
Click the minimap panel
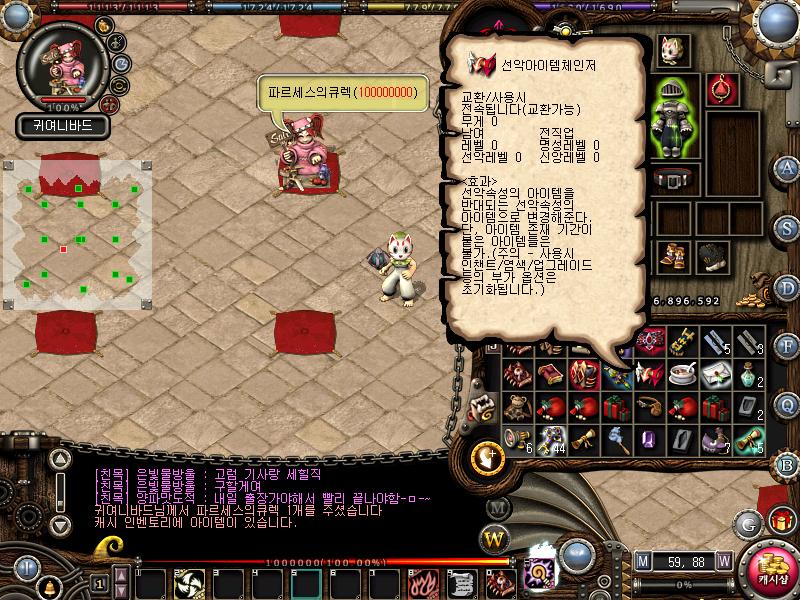point(77,236)
